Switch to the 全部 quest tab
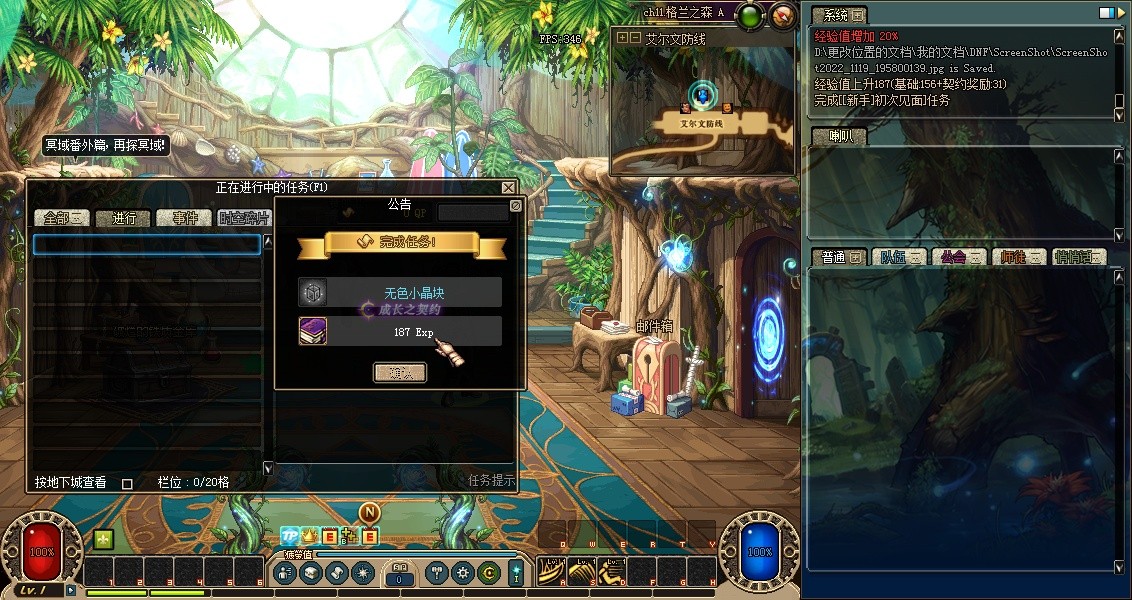Screen dimensions: 1132x600 point(62,218)
